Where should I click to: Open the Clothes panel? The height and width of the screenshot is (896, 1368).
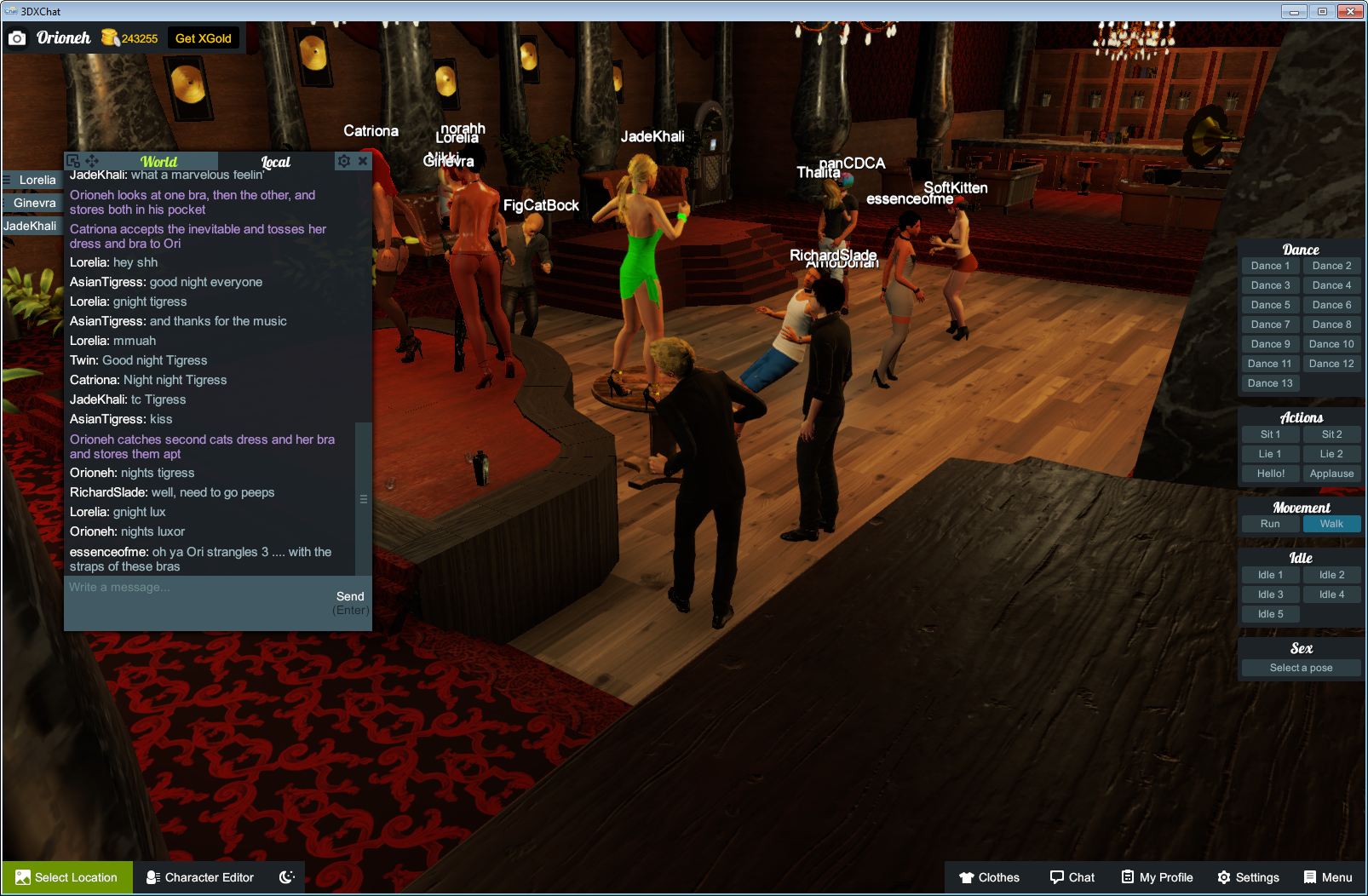[991, 877]
